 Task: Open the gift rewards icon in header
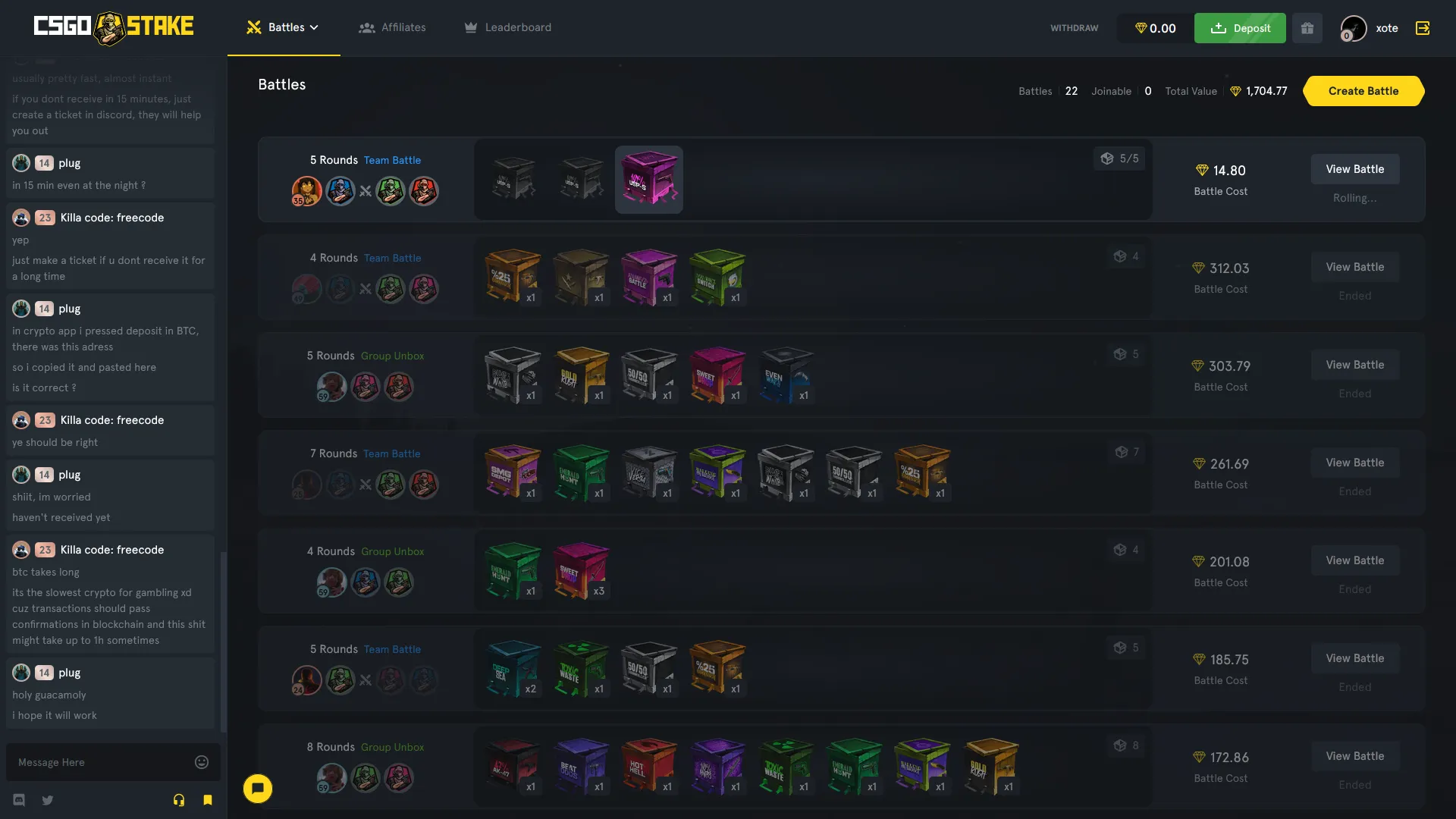click(1307, 28)
